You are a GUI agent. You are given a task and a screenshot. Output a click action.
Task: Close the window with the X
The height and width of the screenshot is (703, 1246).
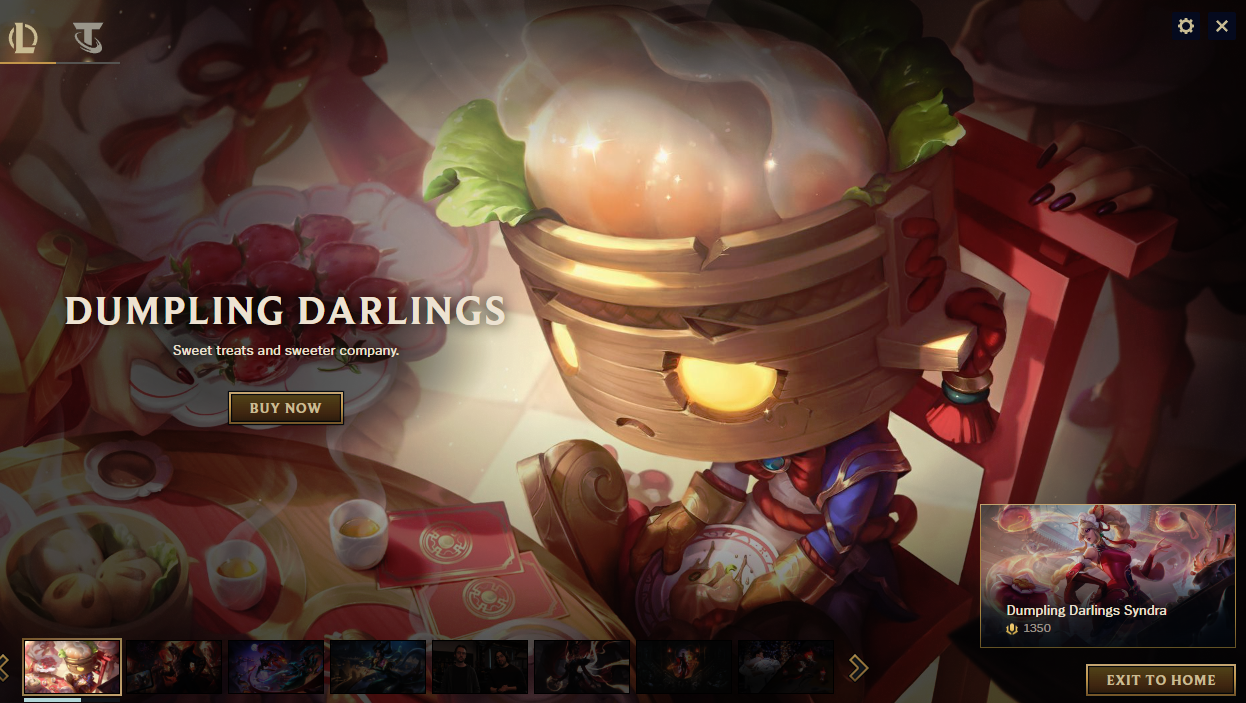(1222, 26)
